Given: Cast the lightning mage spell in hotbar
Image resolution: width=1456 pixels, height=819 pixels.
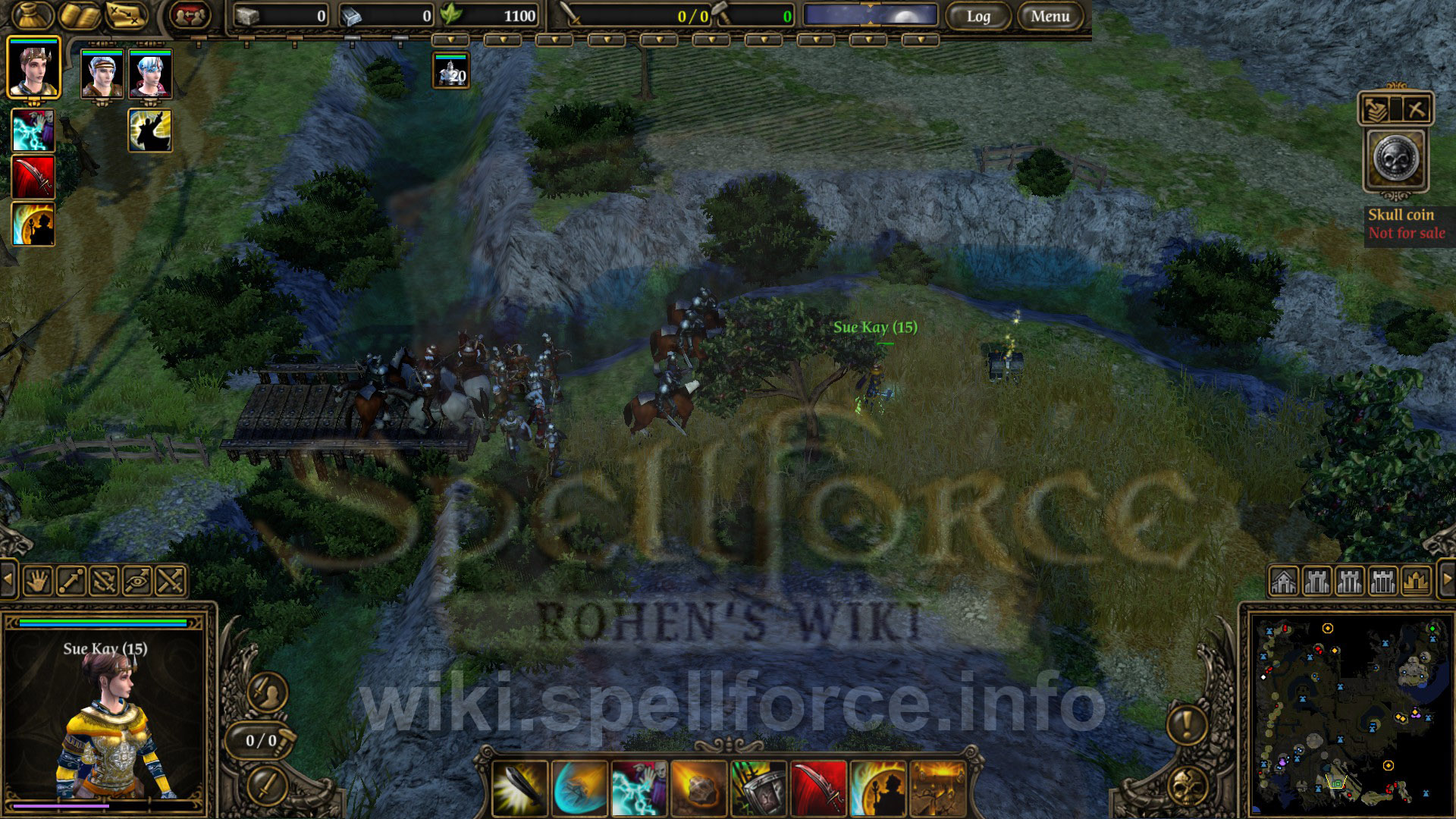Looking at the screenshot, I should click(639, 789).
